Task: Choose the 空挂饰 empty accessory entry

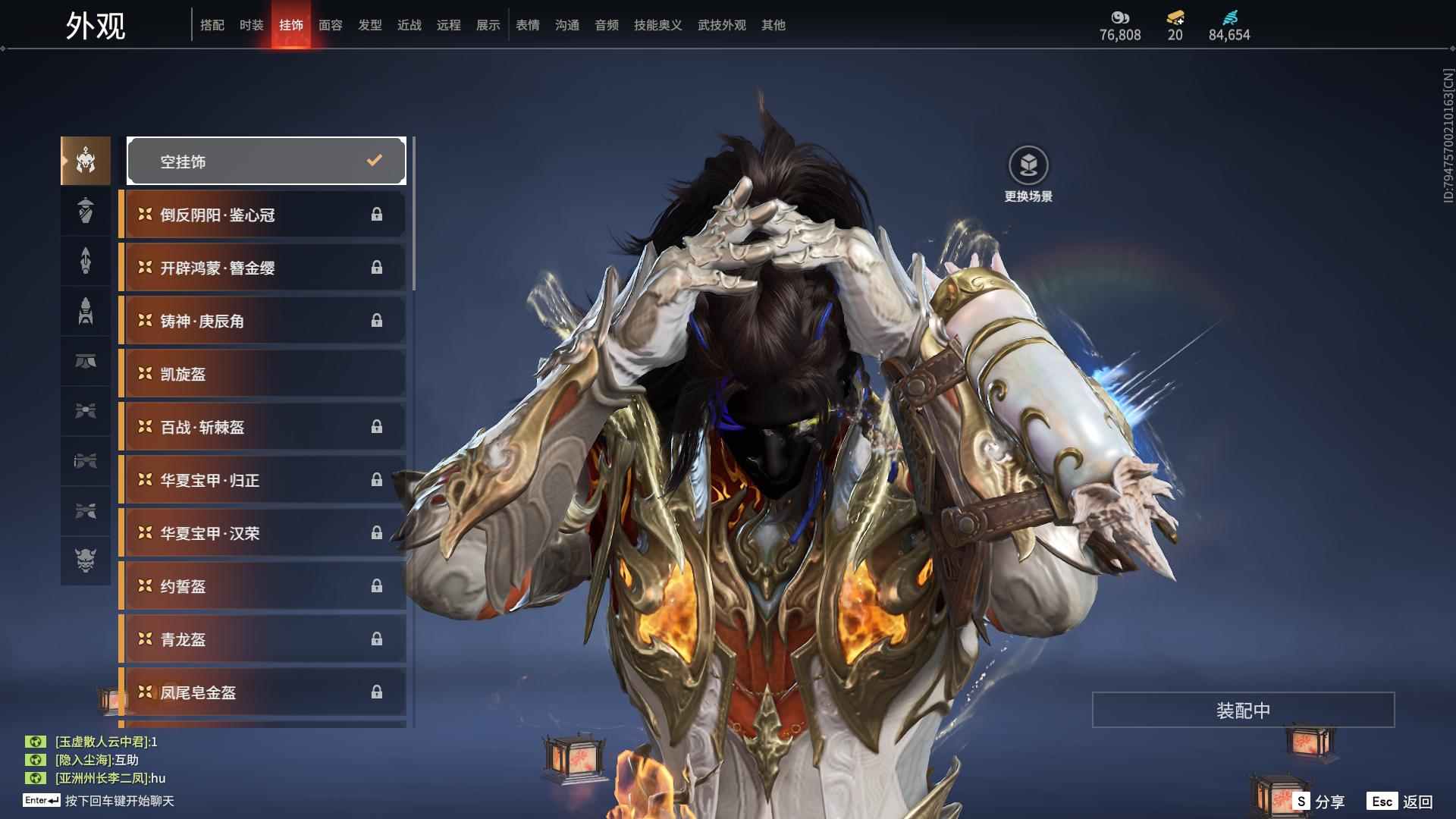Action: click(x=266, y=161)
